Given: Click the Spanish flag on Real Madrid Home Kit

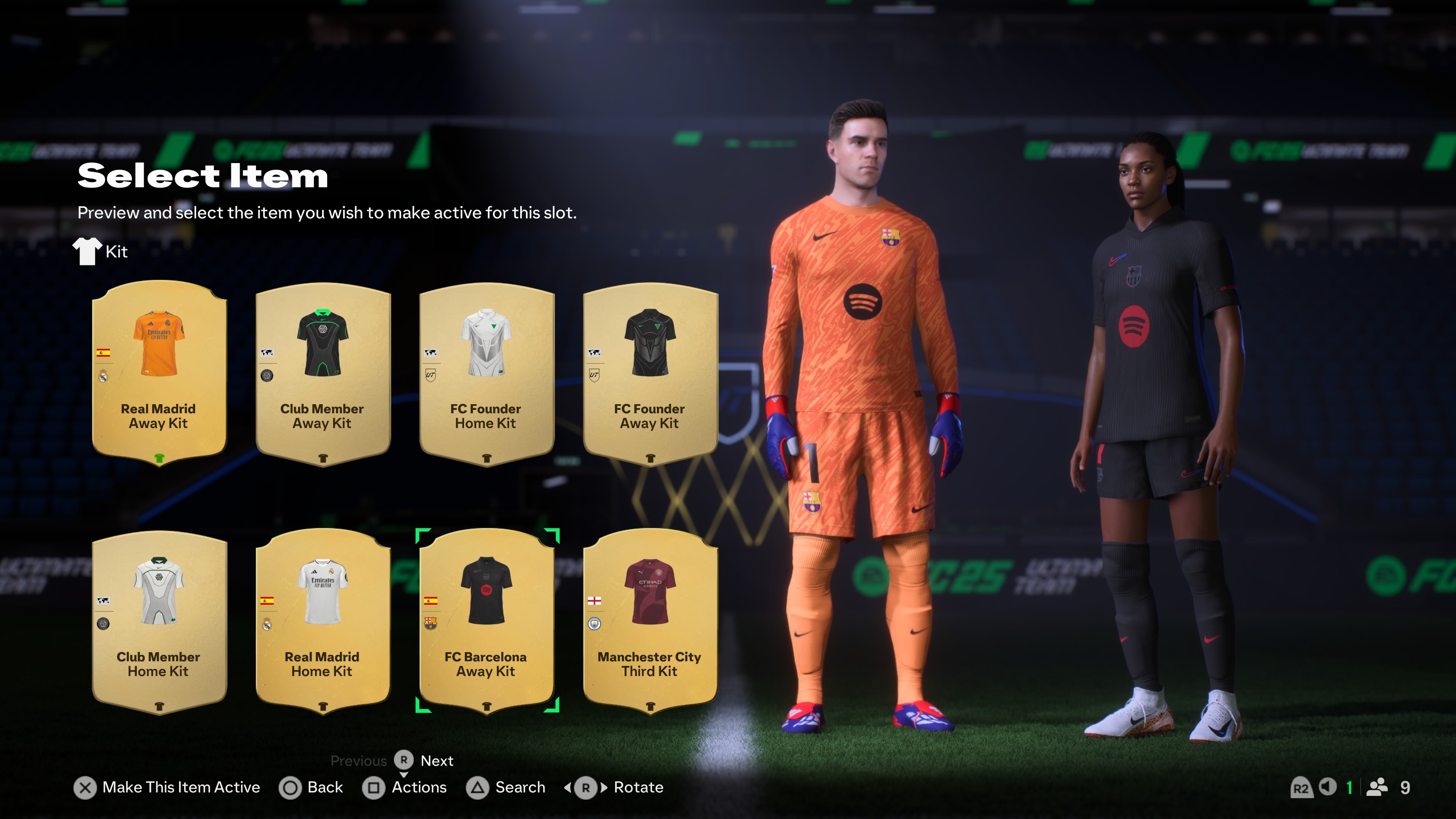Looking at the screenshot, I should point(267,601).
